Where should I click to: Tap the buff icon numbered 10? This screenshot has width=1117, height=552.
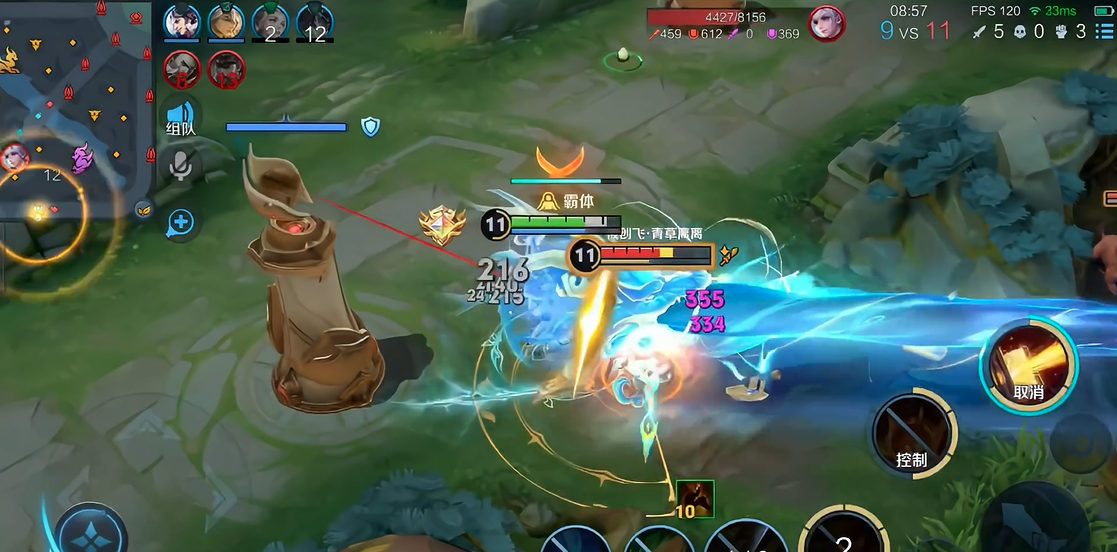(694, 498)
